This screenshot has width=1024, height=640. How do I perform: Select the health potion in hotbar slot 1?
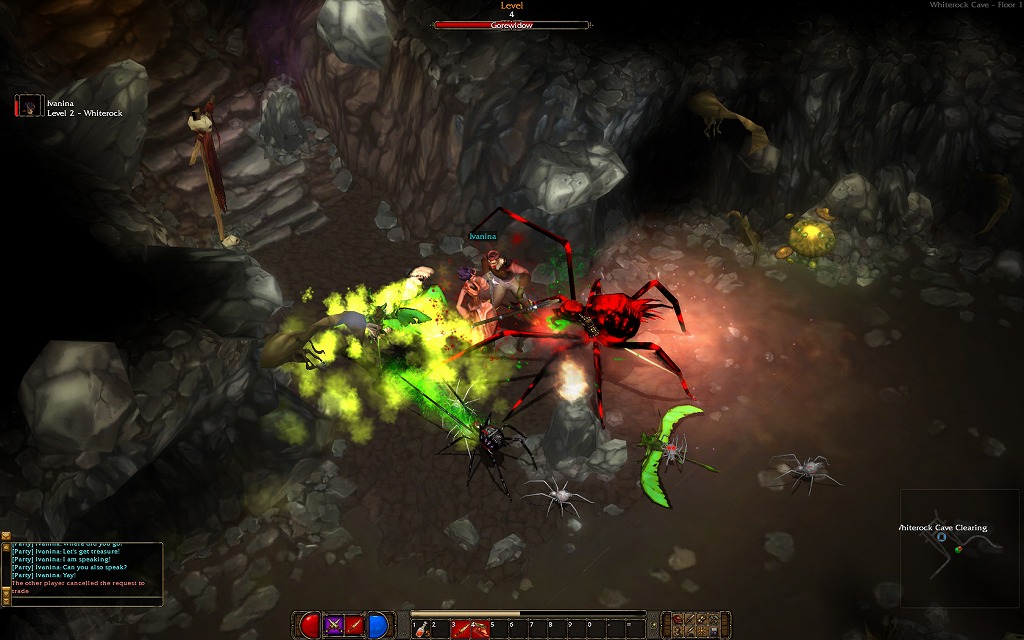coord(421,628)
